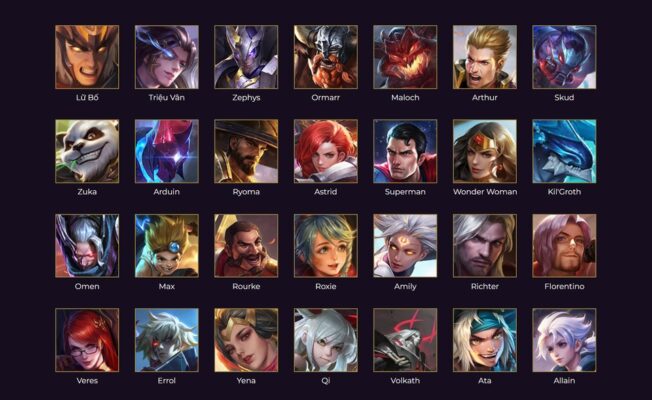Pick Superman from the roster

pos(405,151)
